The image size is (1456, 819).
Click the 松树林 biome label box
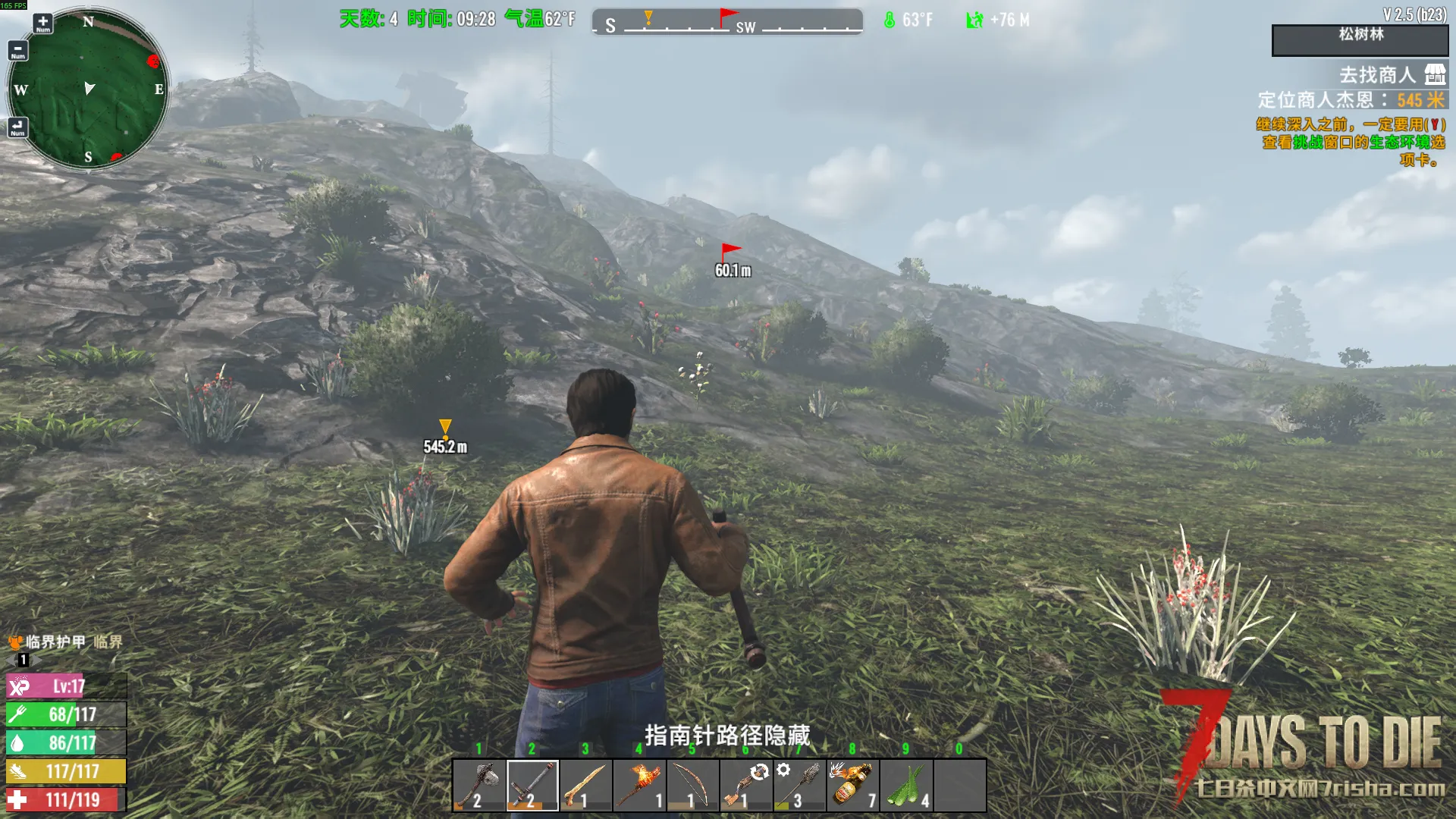(x=1360, y=40)
